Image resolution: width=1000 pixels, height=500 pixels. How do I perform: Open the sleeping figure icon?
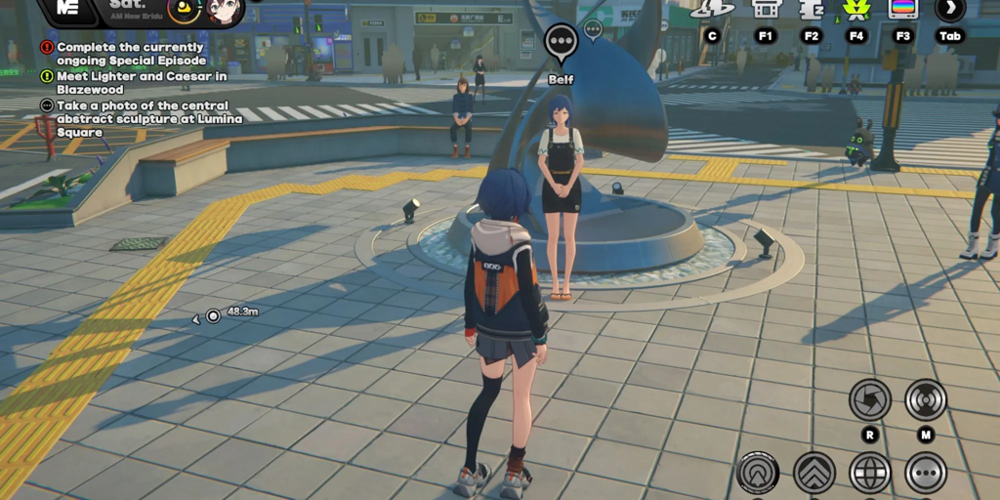811,9
